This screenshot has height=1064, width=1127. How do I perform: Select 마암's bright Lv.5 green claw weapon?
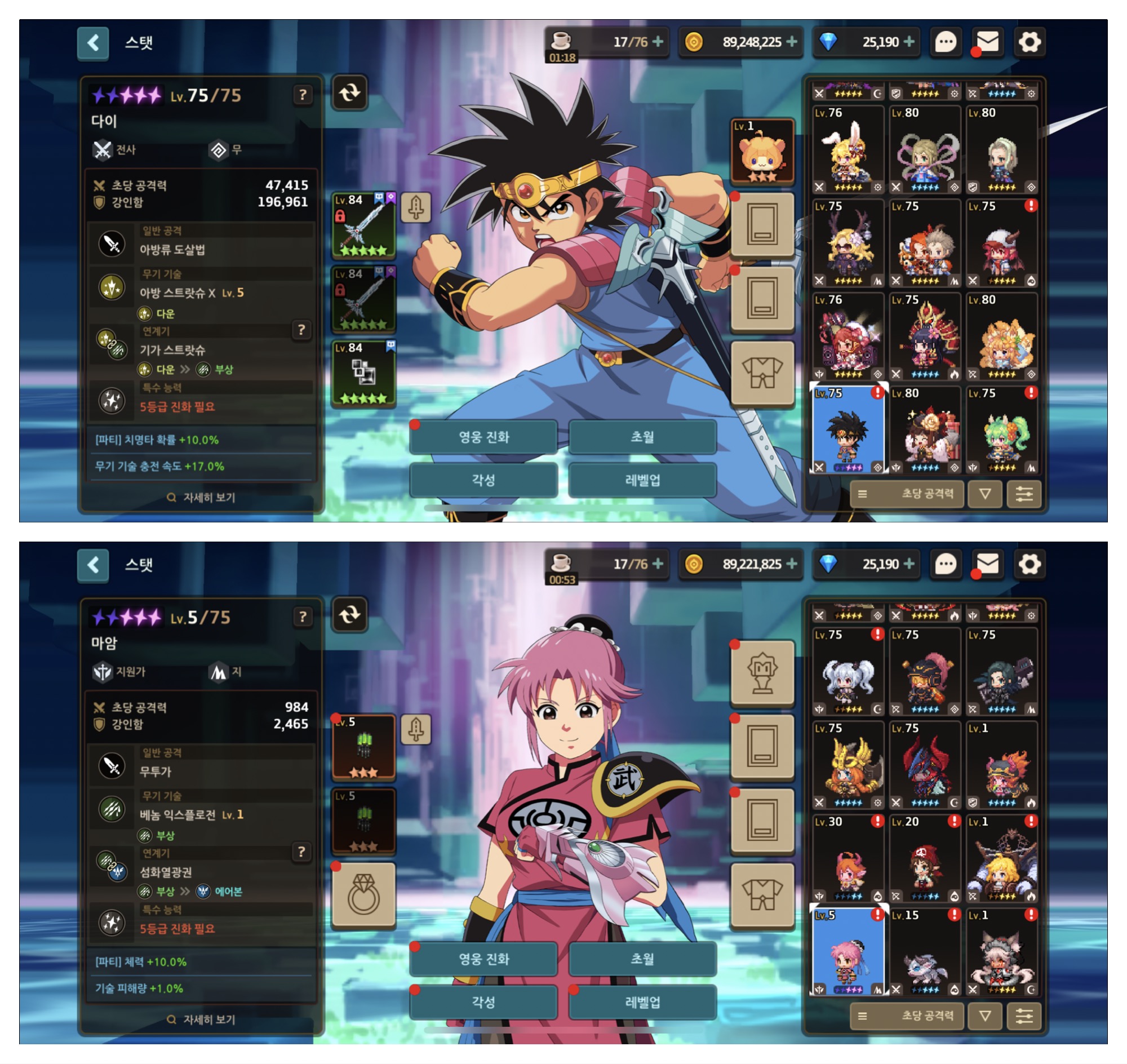pyautogui.click(x=363, y=747)
